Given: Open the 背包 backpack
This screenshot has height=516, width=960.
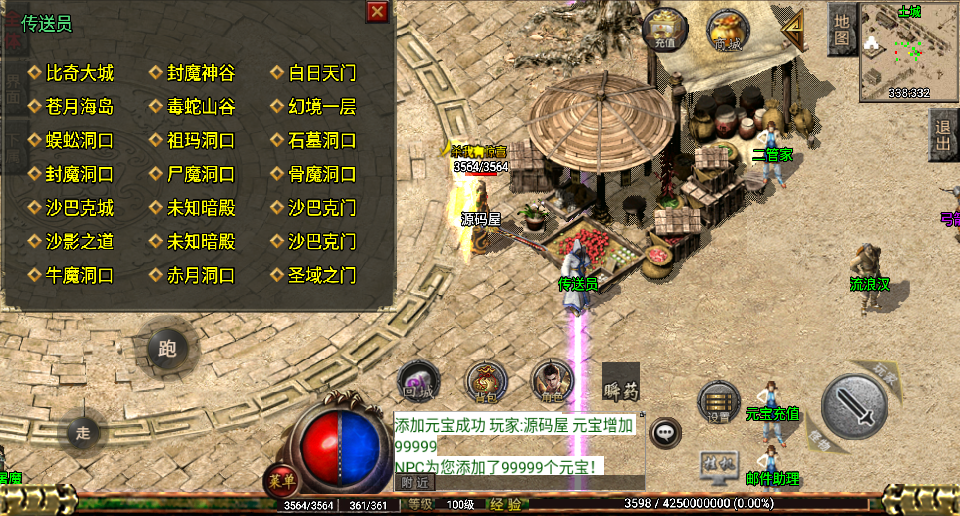Looking at the screenshot, I should tap(486, 380).
